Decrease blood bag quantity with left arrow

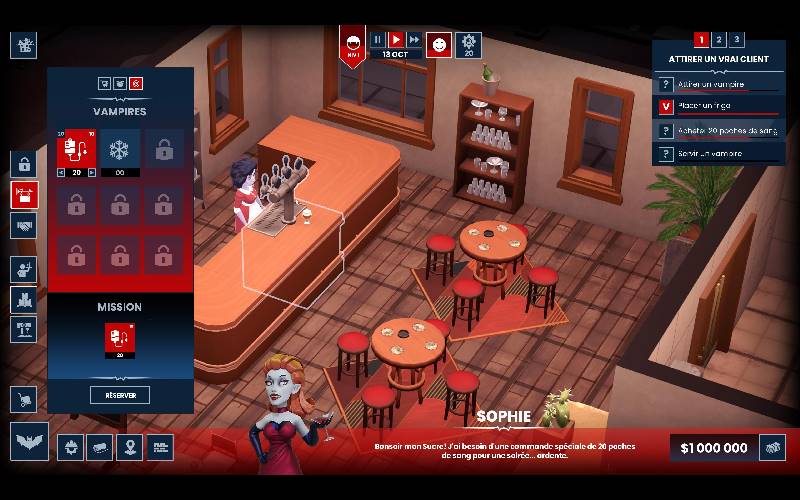pos(61,172)
